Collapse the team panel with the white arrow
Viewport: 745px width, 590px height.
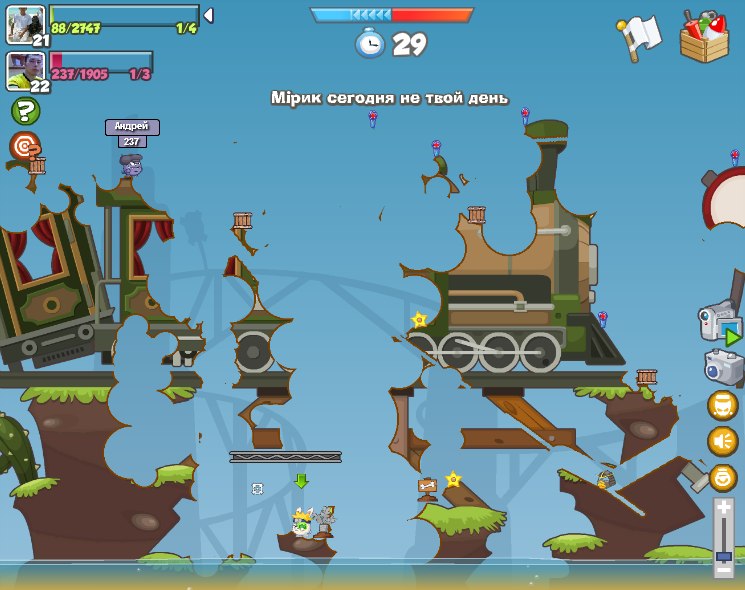(208, 16)
